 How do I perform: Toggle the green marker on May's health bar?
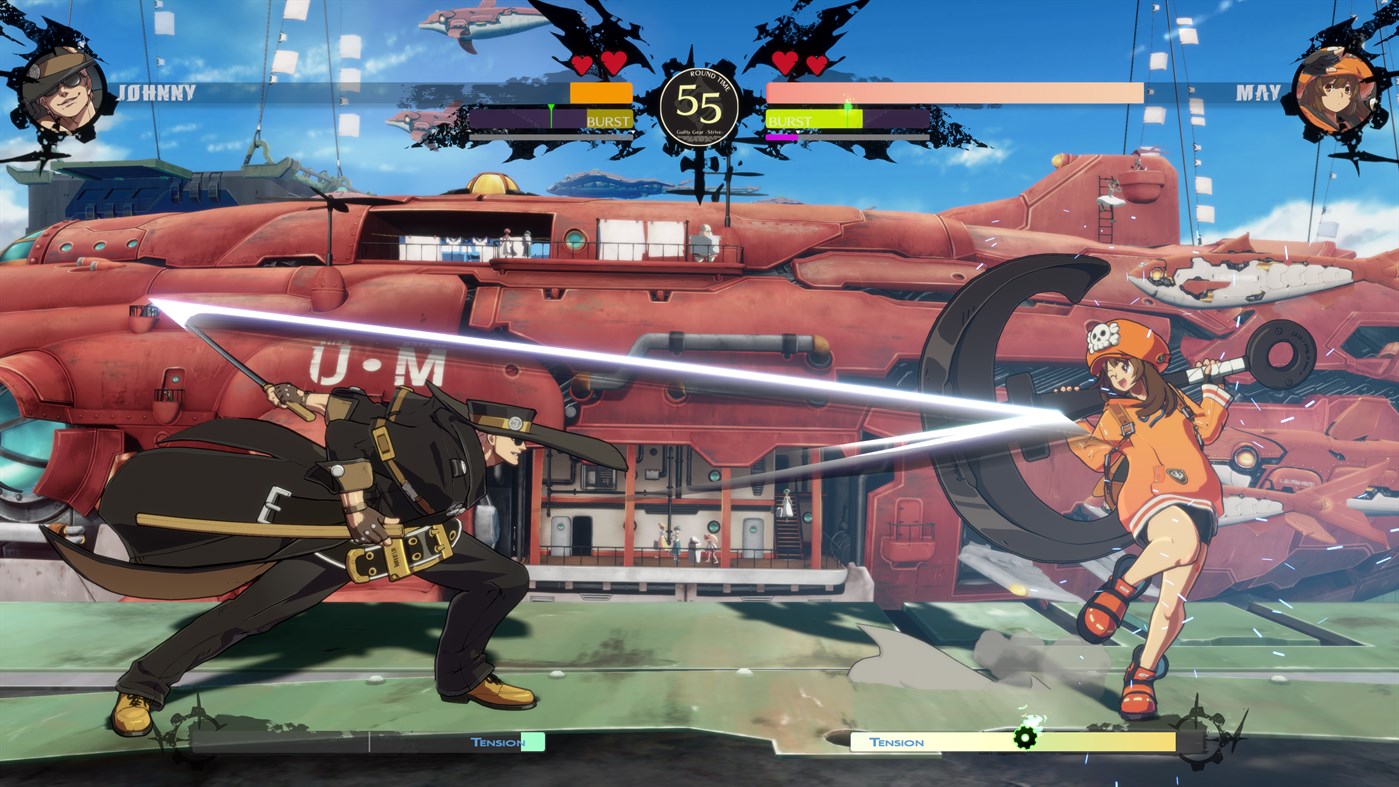click(x=848, y=104)
